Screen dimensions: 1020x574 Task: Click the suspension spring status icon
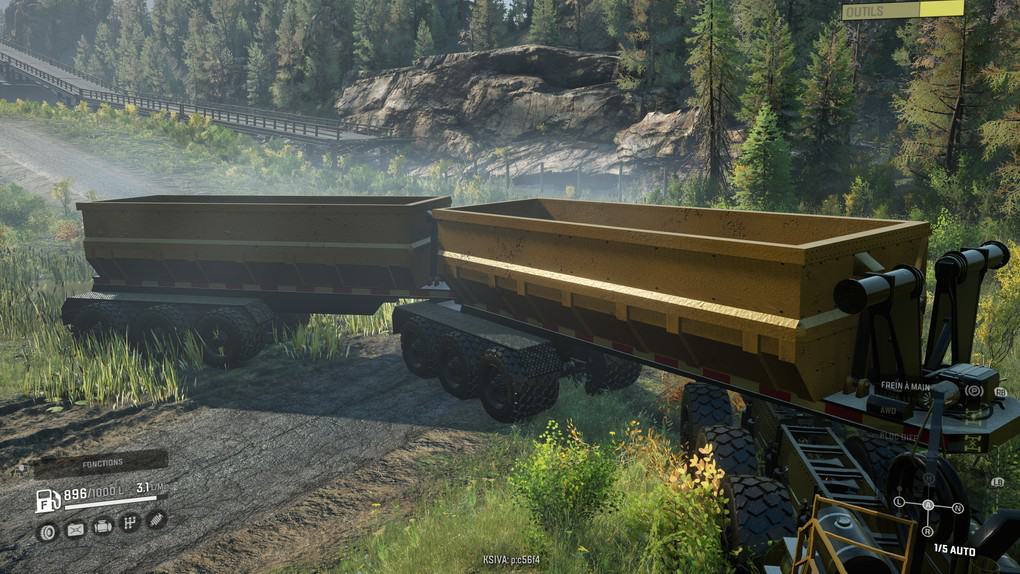[x=156, y=518]
